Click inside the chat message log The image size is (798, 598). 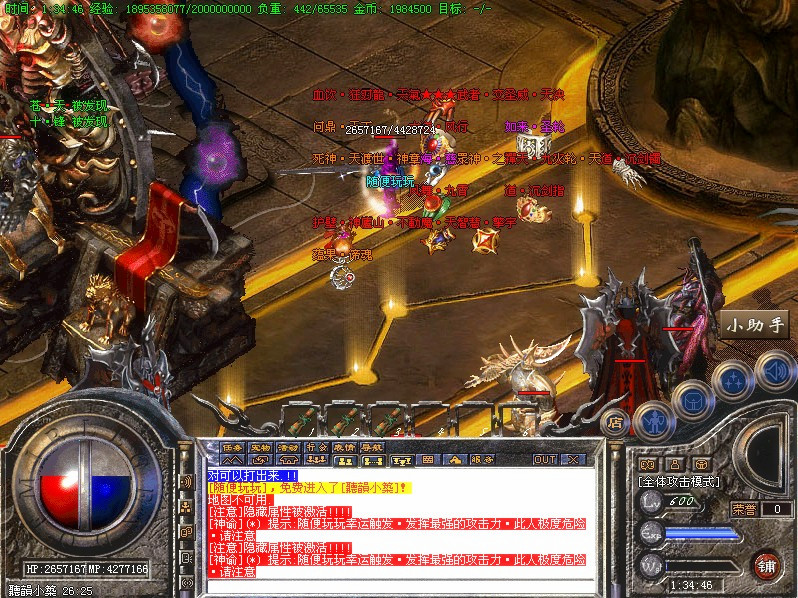(x=400, y=521)
